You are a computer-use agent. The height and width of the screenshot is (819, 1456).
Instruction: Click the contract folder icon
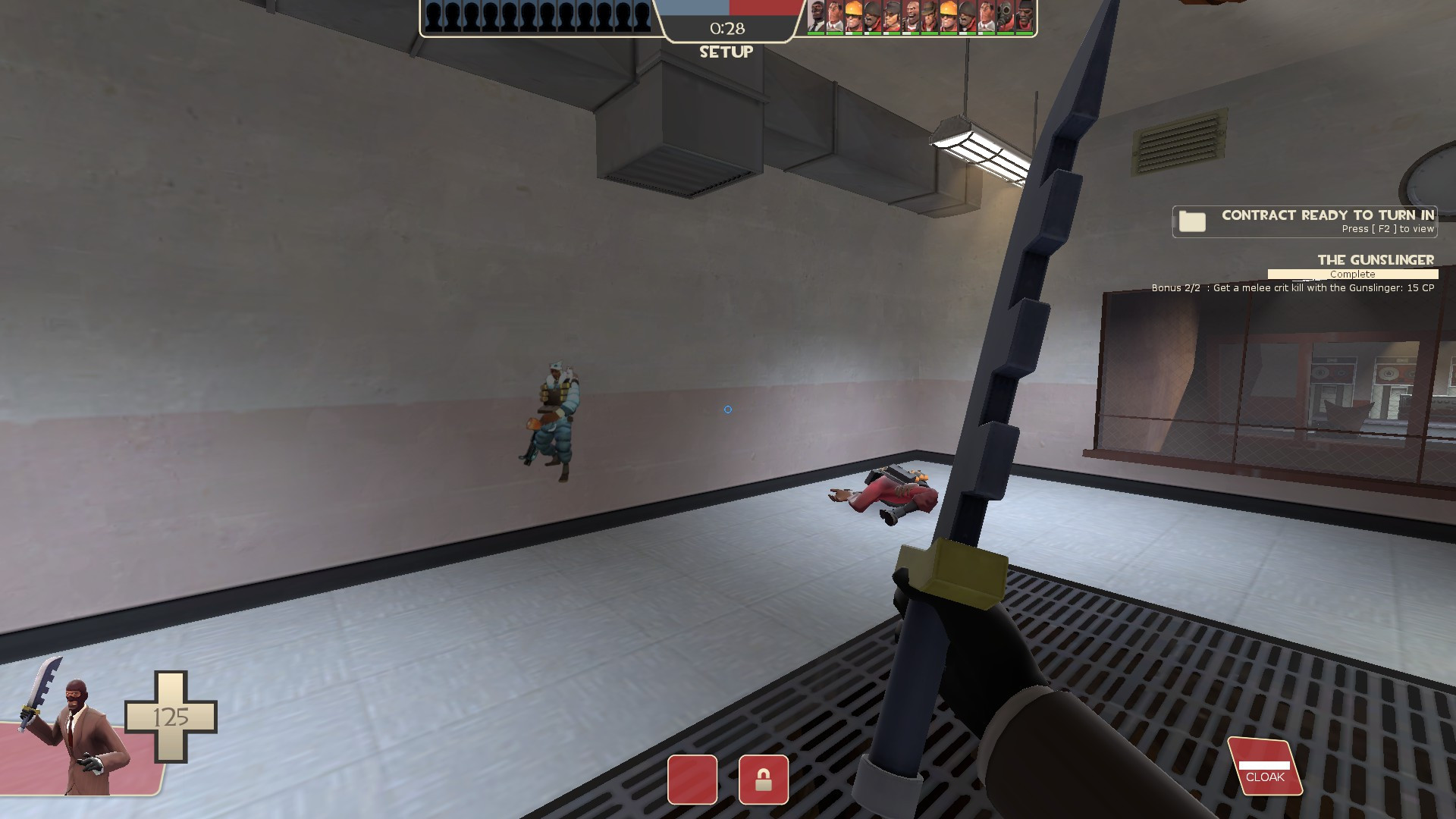tap(1194, 222)
